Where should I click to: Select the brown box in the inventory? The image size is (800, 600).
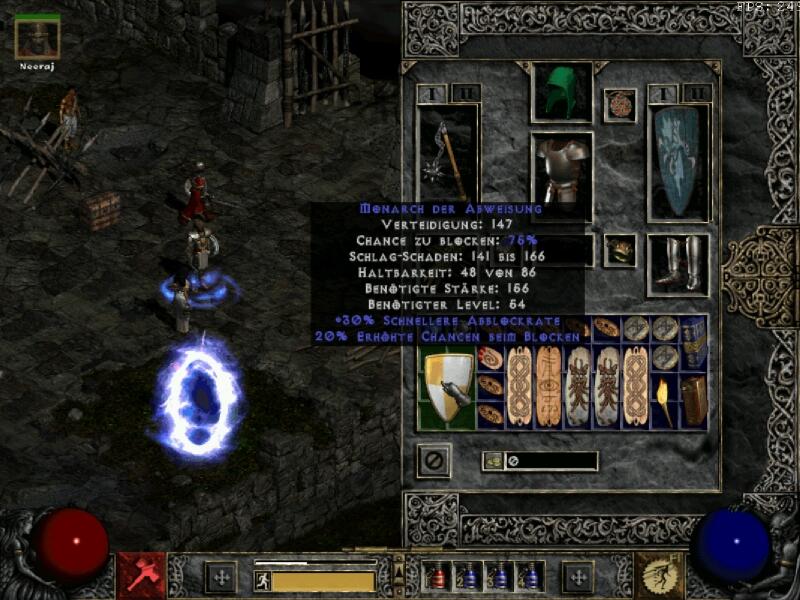click(693, 397)
